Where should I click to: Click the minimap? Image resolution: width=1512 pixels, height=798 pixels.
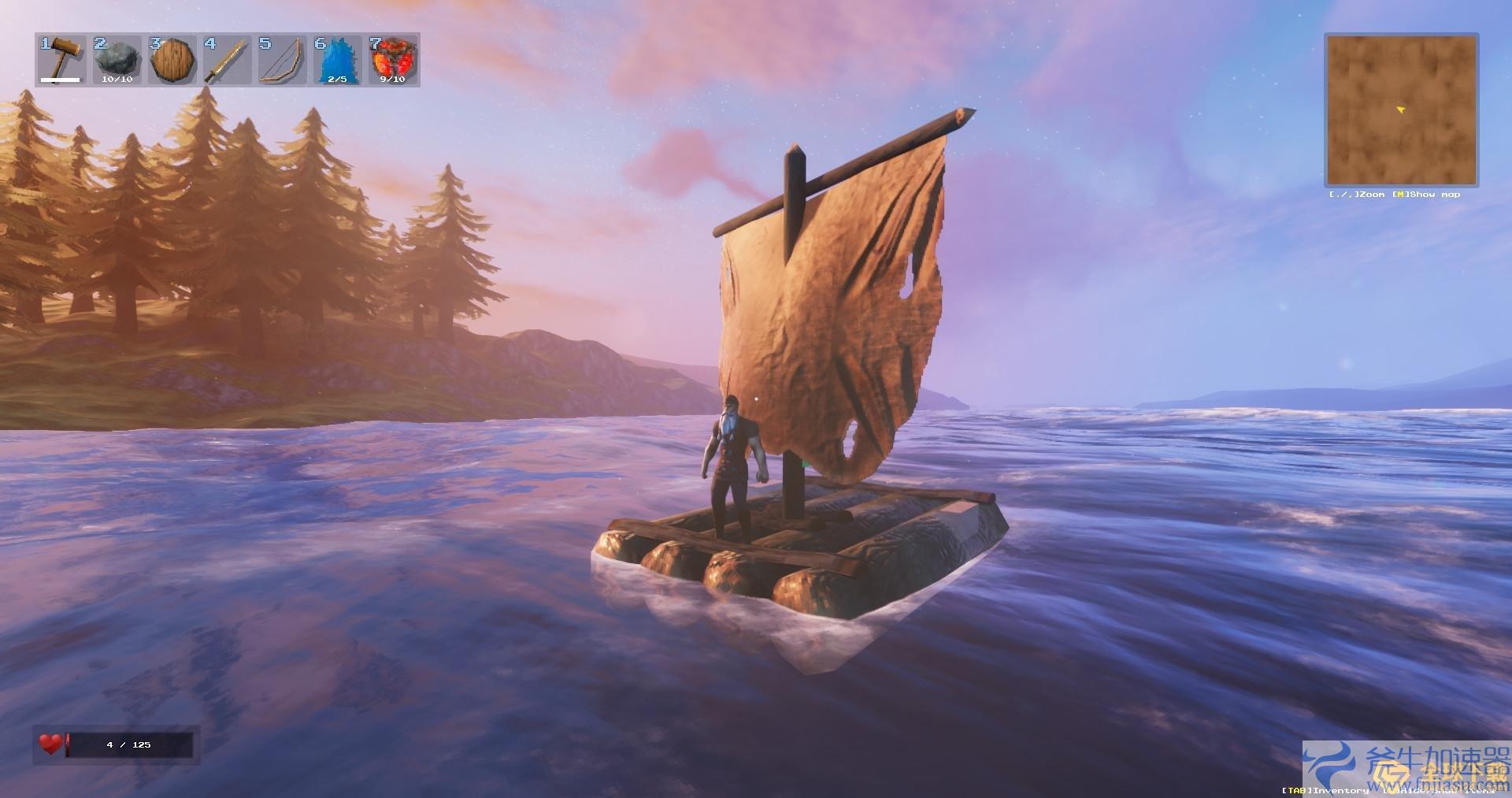(x=1401, y=109)
